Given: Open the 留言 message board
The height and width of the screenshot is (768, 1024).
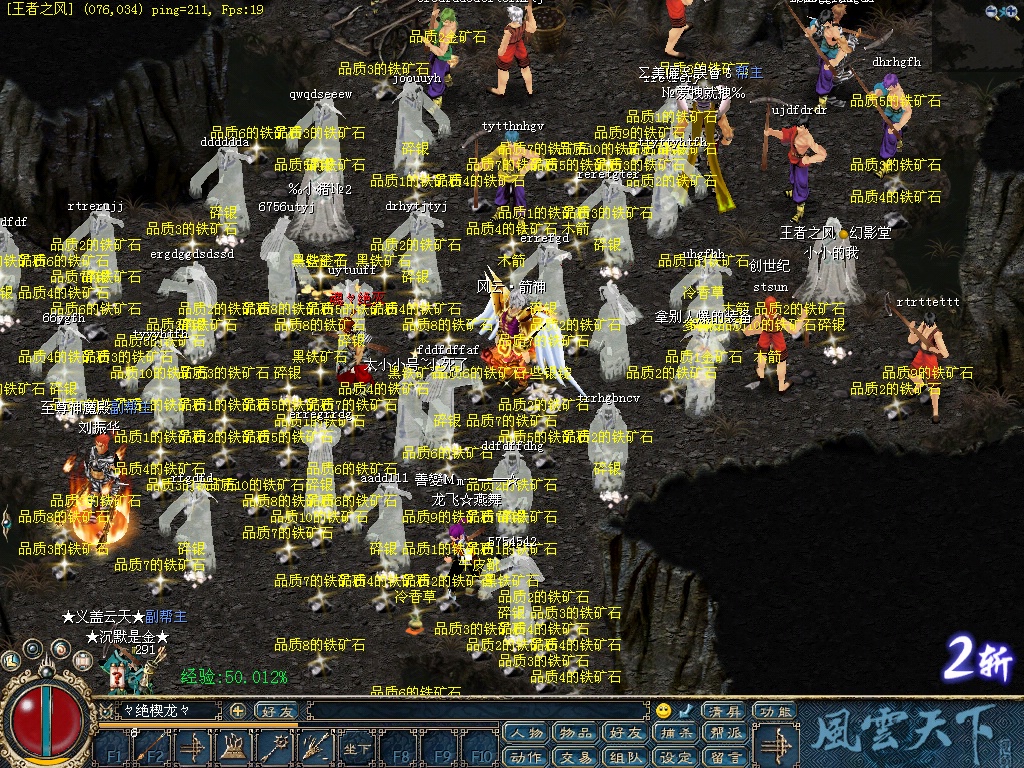Looking at the screenshot, I should pyautogui.click(x=725, y=757).
